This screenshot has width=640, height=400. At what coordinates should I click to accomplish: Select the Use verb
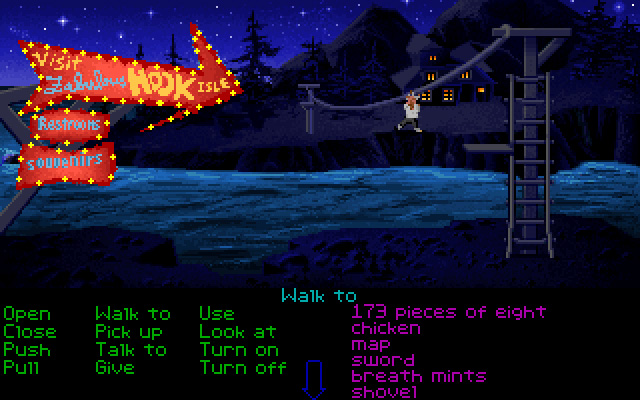217,314
